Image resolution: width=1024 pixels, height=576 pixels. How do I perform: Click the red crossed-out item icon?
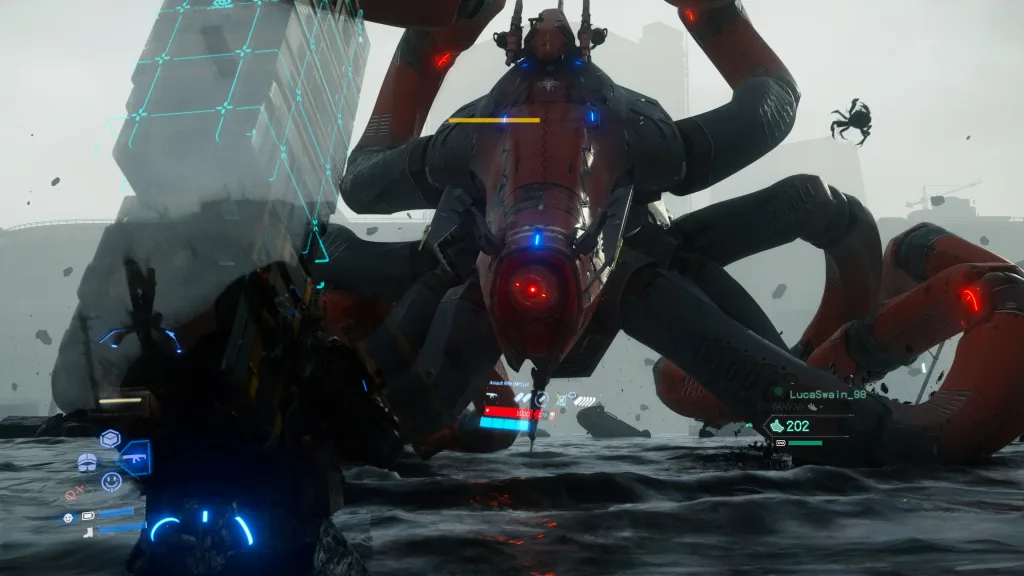(74, 493)
